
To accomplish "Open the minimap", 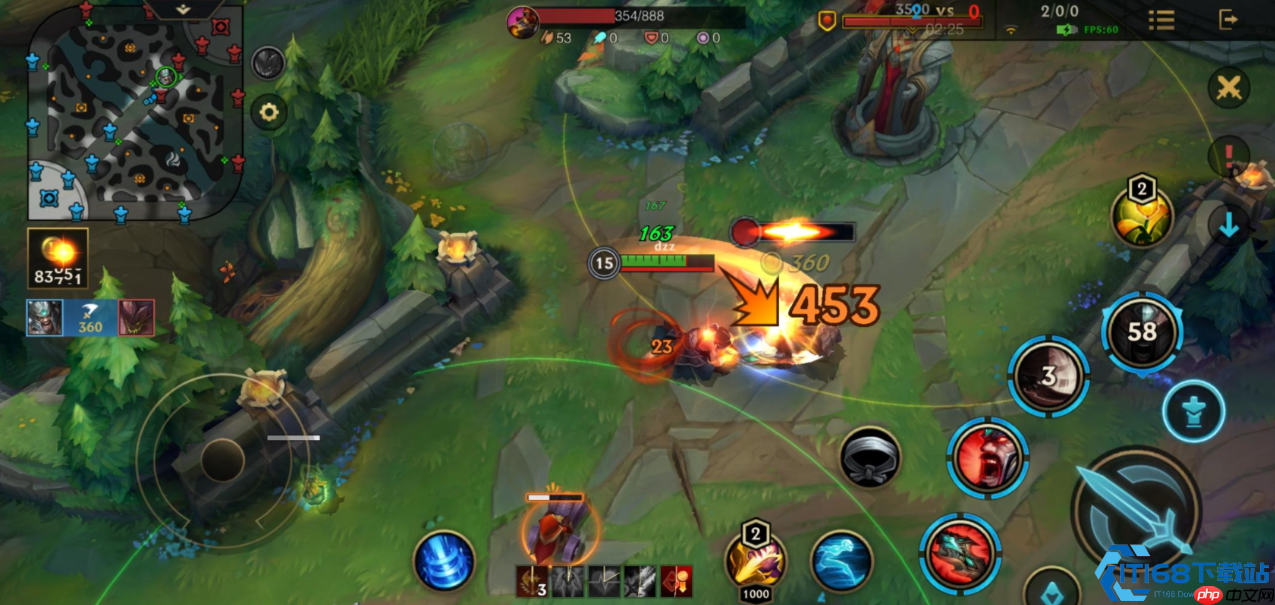I will [135, 110].
